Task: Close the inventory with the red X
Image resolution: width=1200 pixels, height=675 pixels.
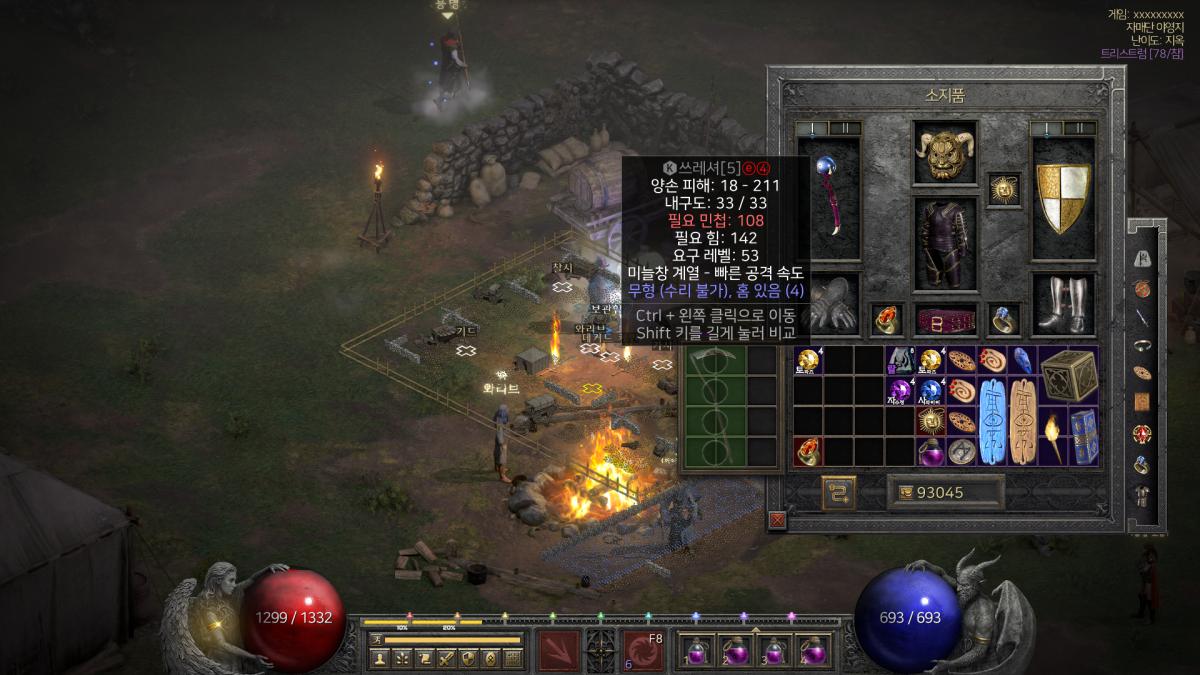Action: (x=777, y=520)
